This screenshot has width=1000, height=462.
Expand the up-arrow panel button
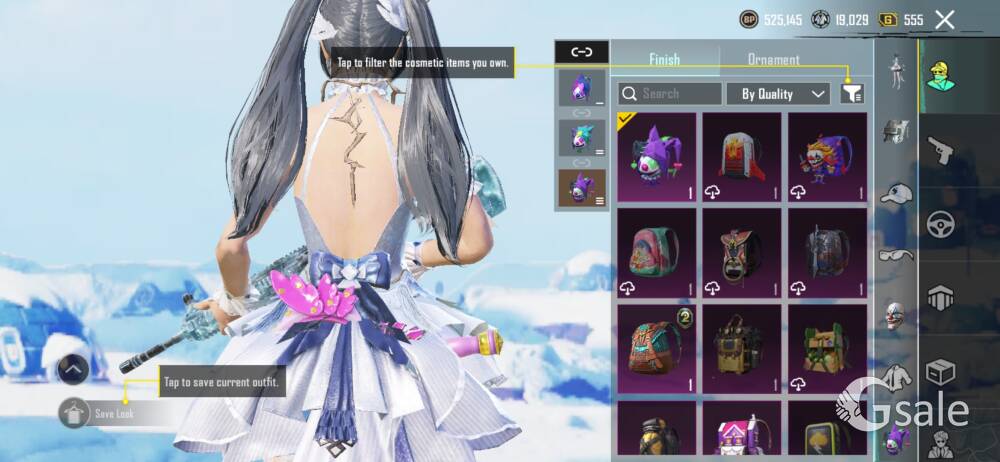[x=74, y=369]
